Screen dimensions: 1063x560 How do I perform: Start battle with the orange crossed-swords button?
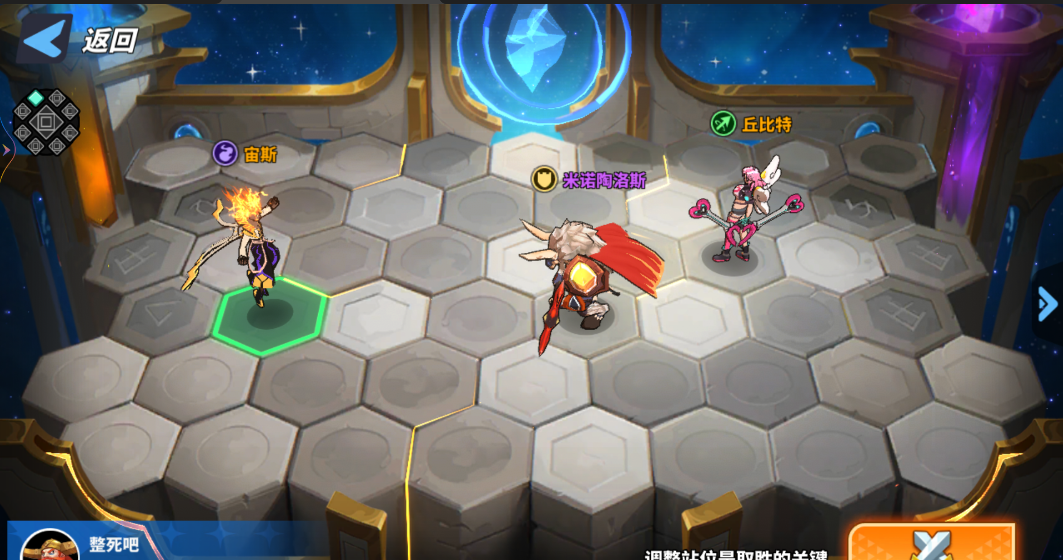point(931,544)
